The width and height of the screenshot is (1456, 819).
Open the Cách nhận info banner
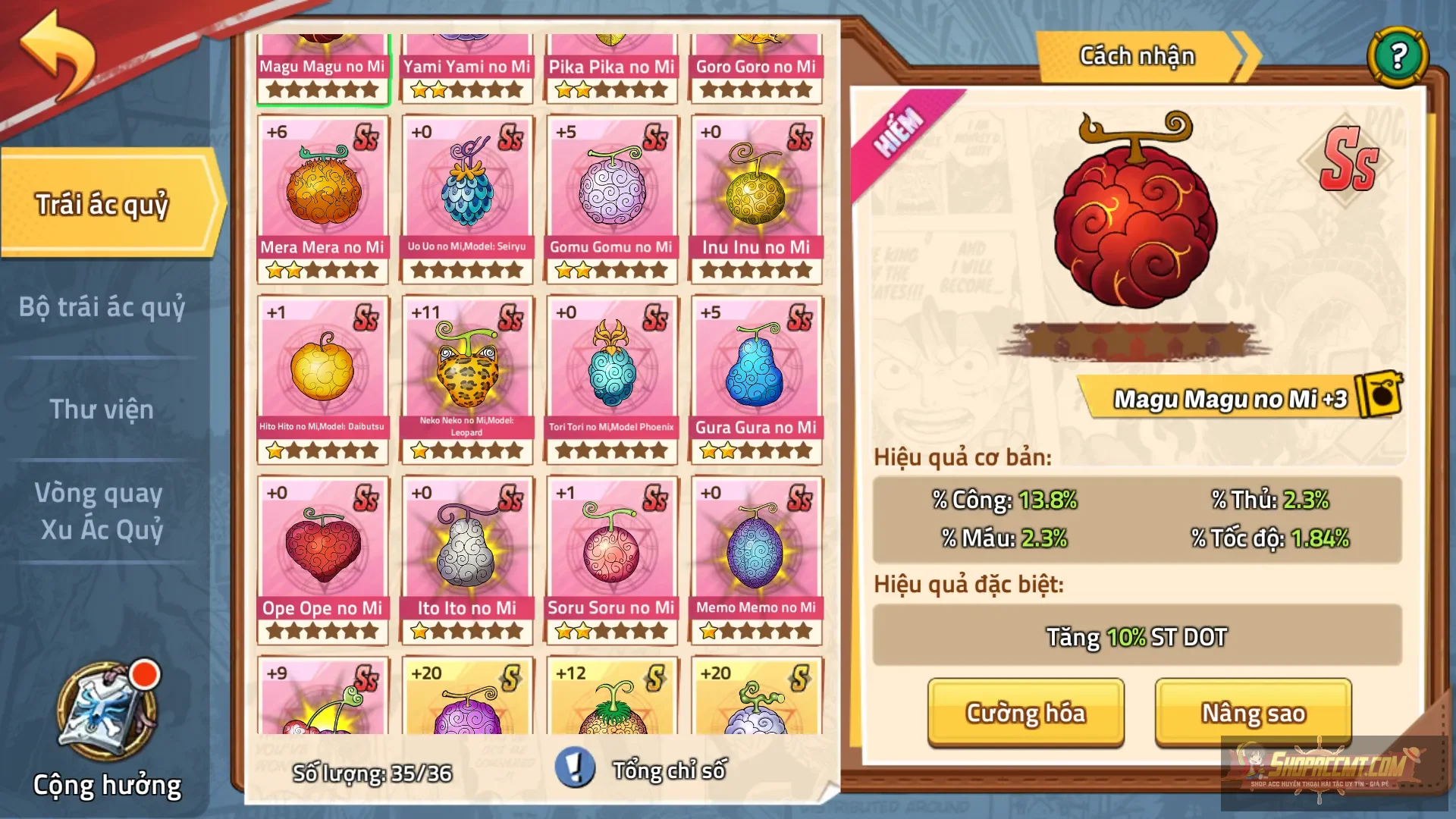point(1137,56)
